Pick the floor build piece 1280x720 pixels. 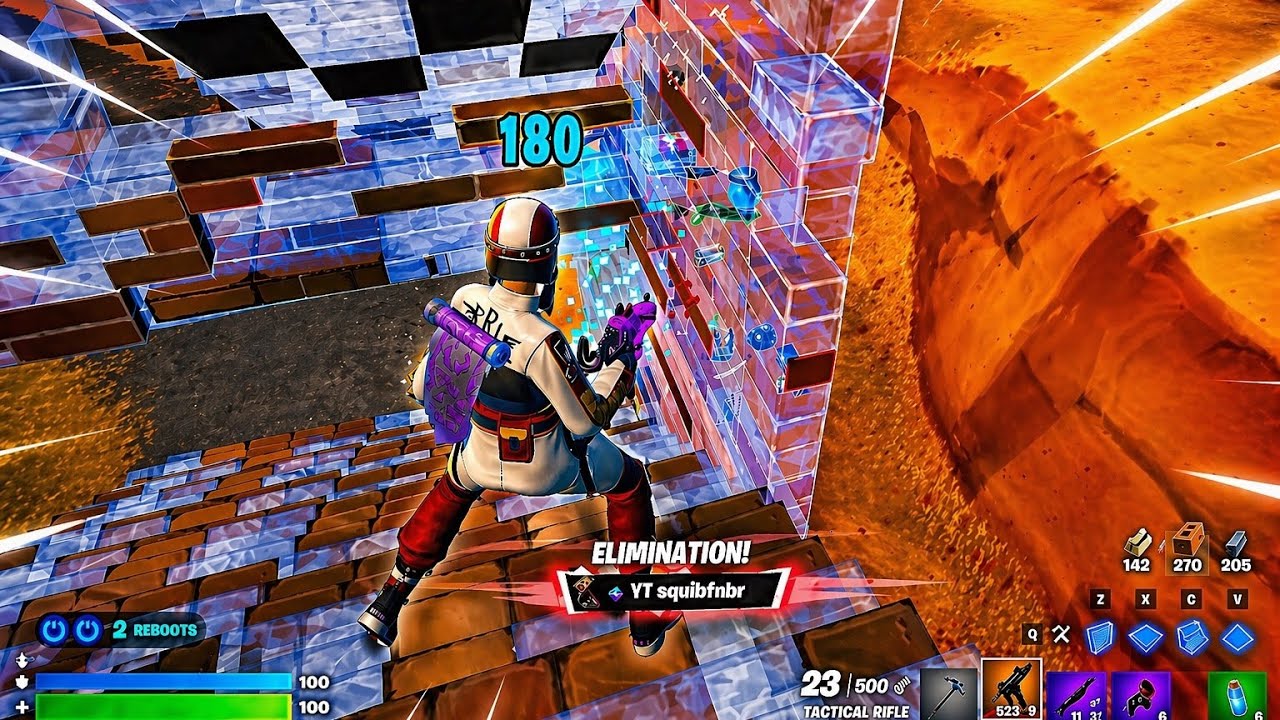(1146, 637)
